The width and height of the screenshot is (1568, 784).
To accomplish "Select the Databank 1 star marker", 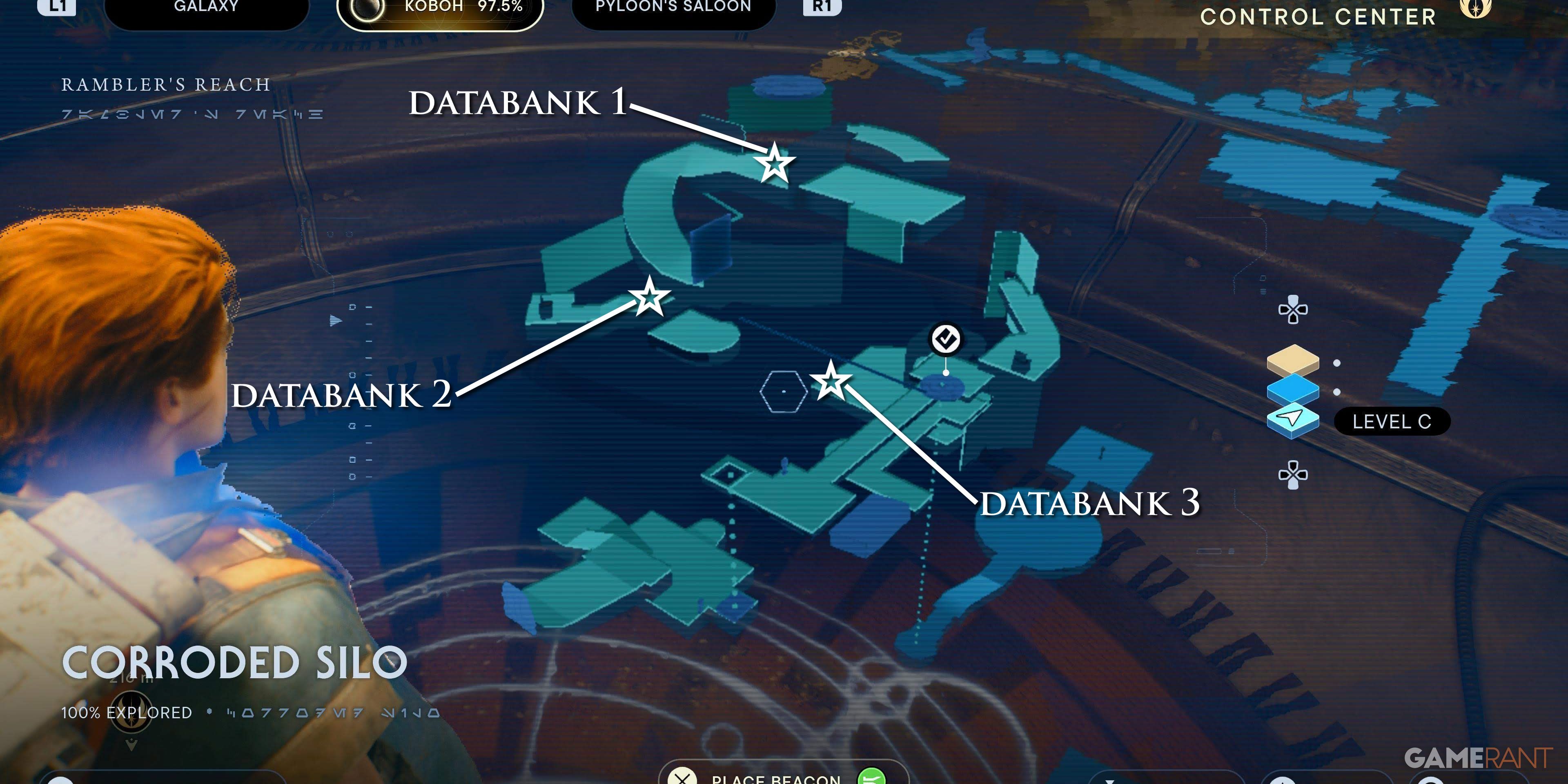I will click(774, 164).
